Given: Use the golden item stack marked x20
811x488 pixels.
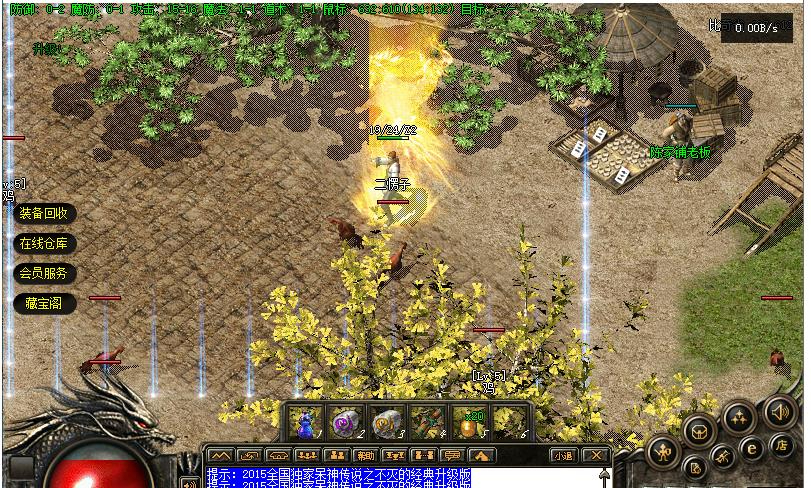Looking at the screenshot, I should point(468,422).
